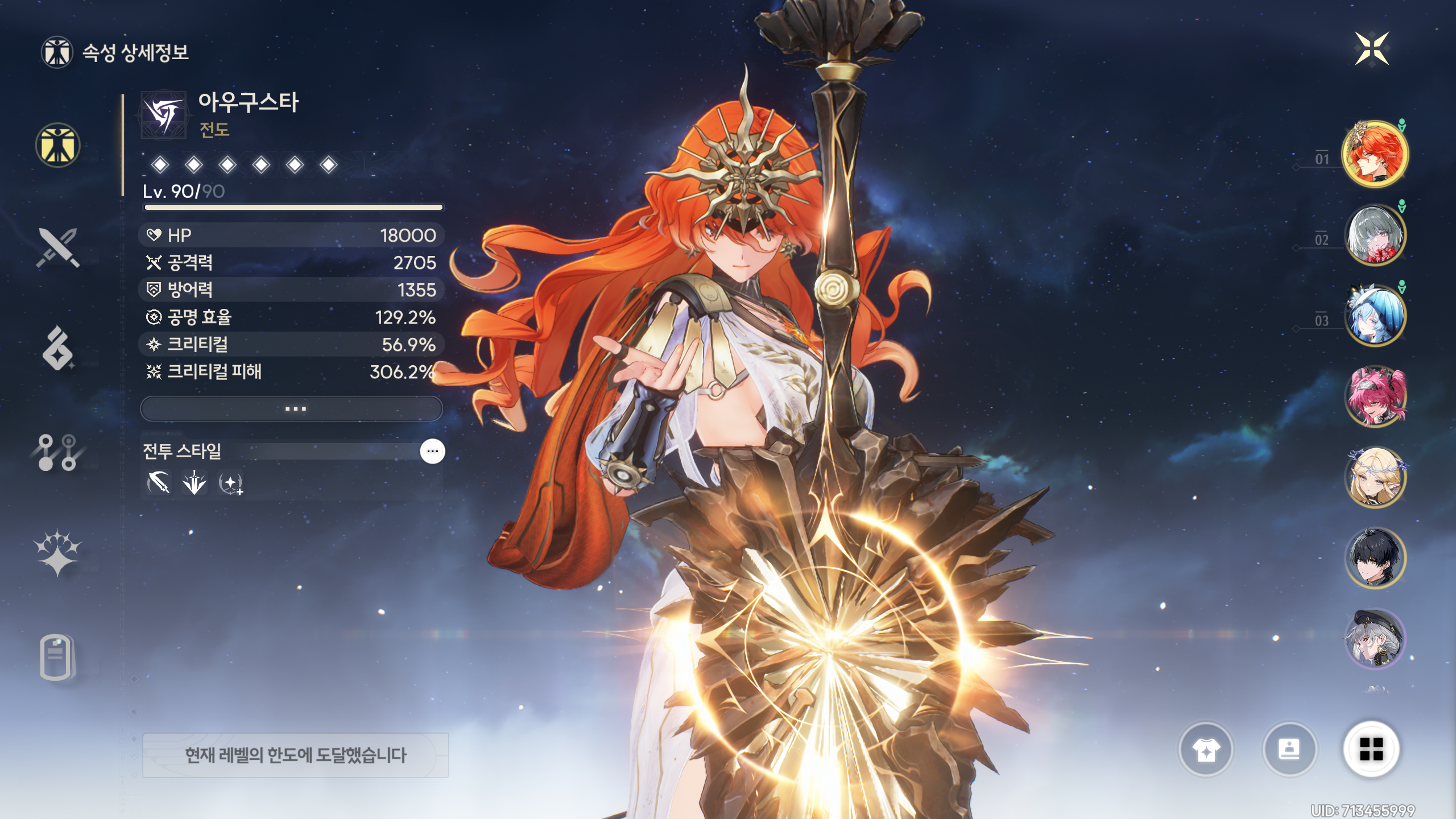Open the outfit wardrobe shirt button

point(1205,750)
